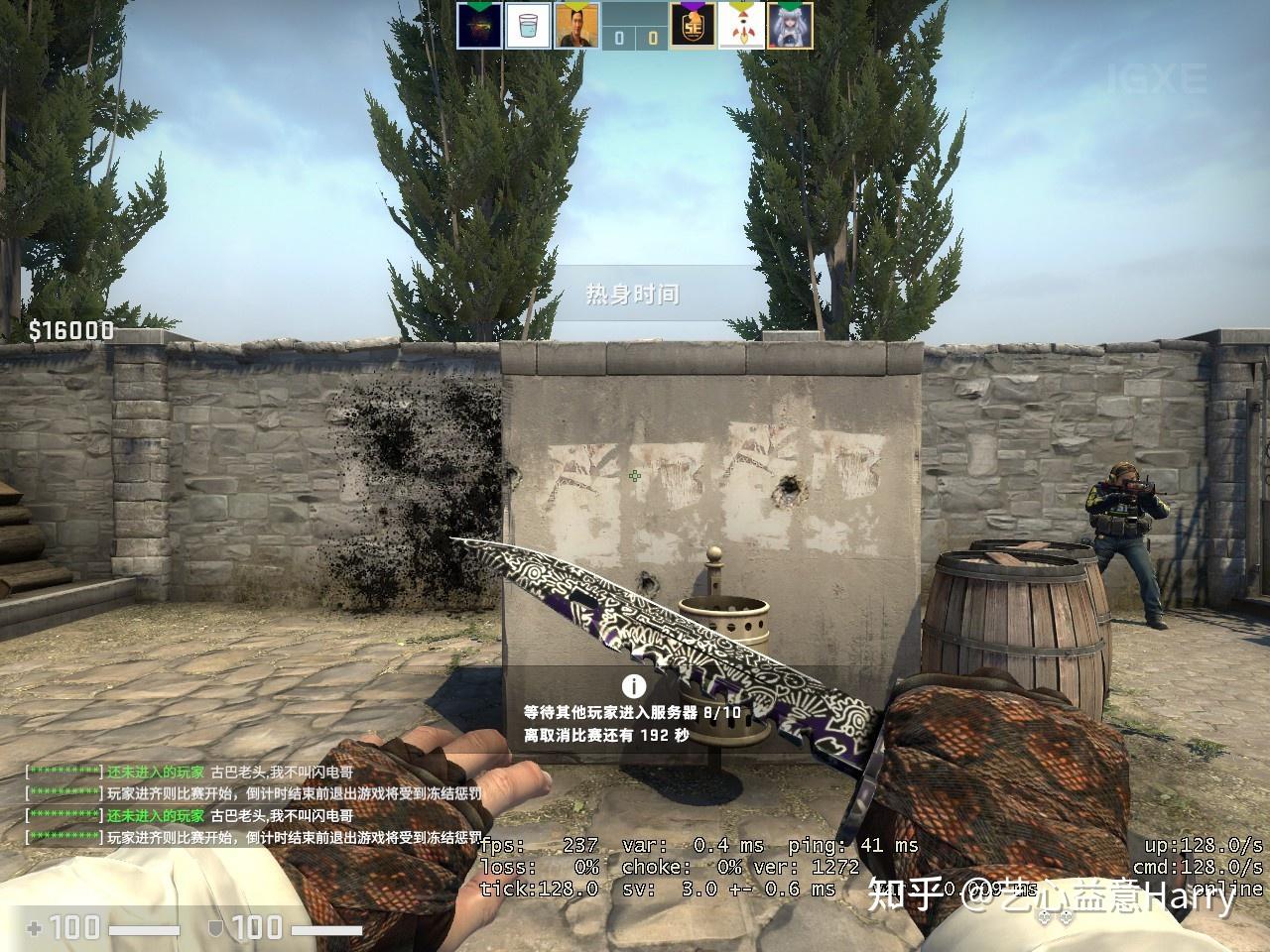Click the armor shield icon beside right 100

[213, 930]
